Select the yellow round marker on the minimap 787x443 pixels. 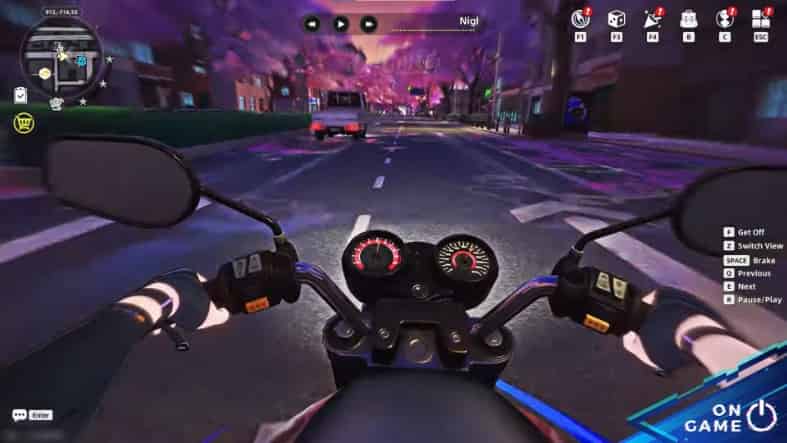click(x=44, y=74)
